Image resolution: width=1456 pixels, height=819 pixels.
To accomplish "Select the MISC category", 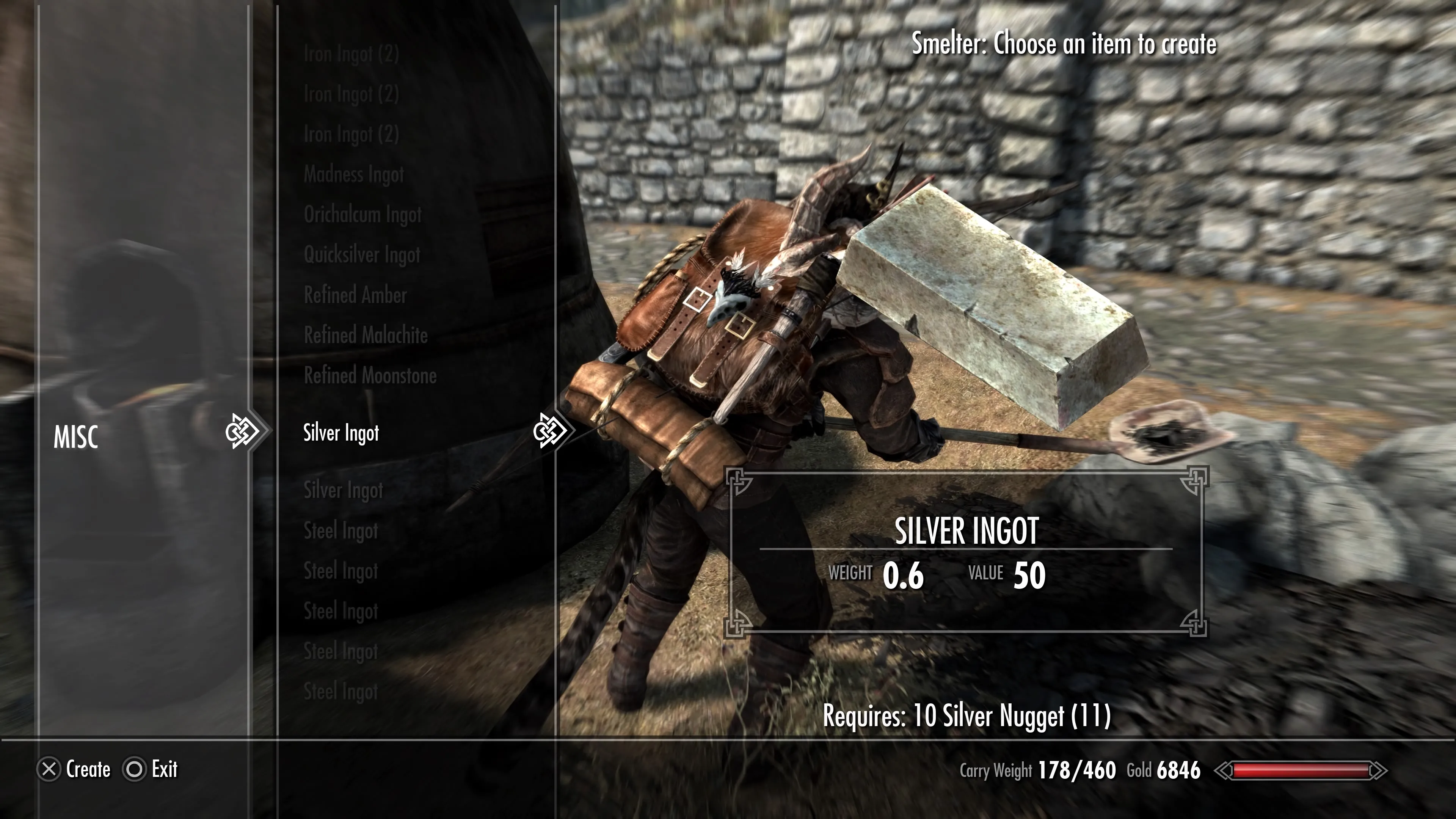I will tap(76, 437).
